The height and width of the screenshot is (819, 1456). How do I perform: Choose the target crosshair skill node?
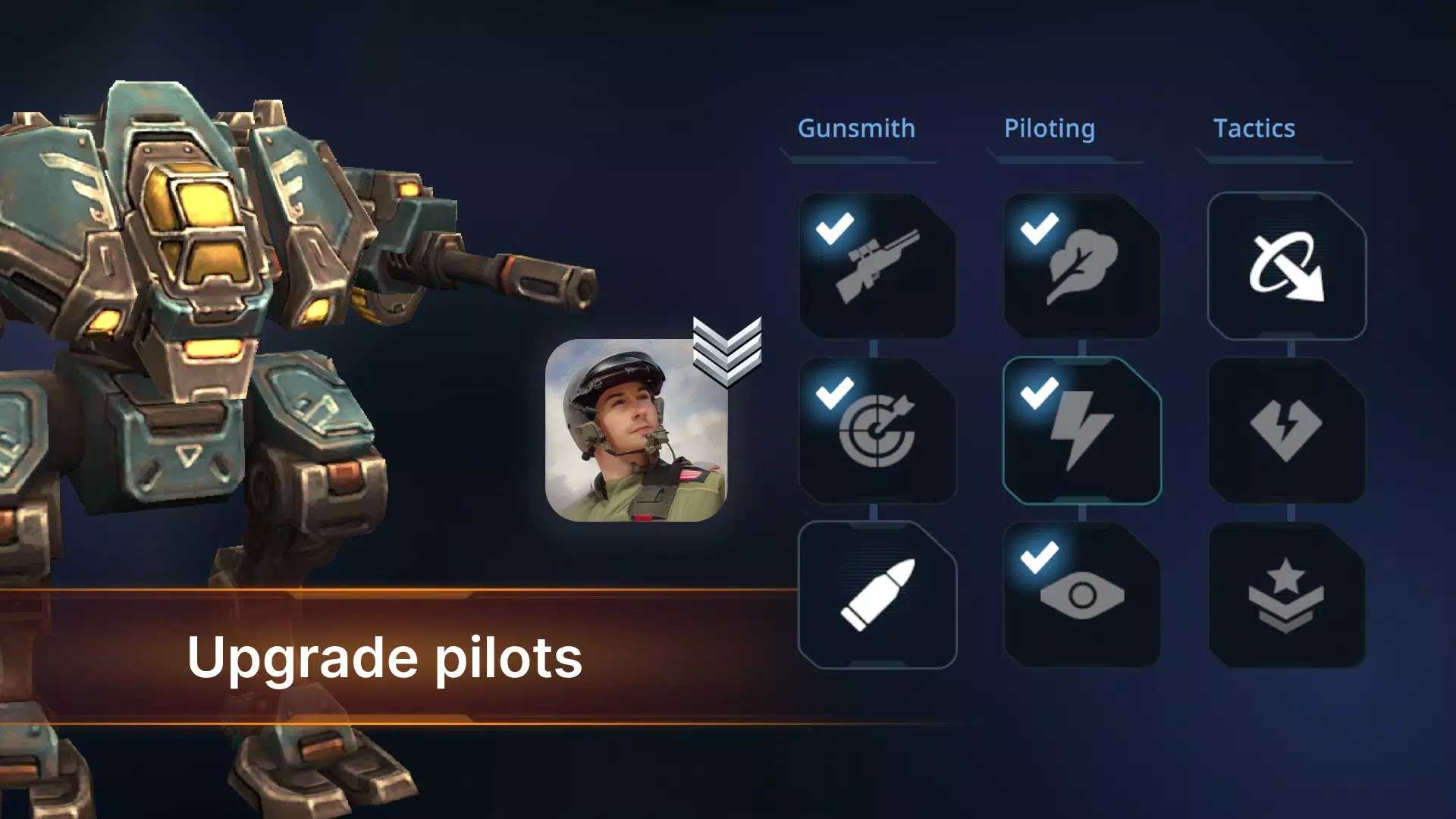coord(877,430)
